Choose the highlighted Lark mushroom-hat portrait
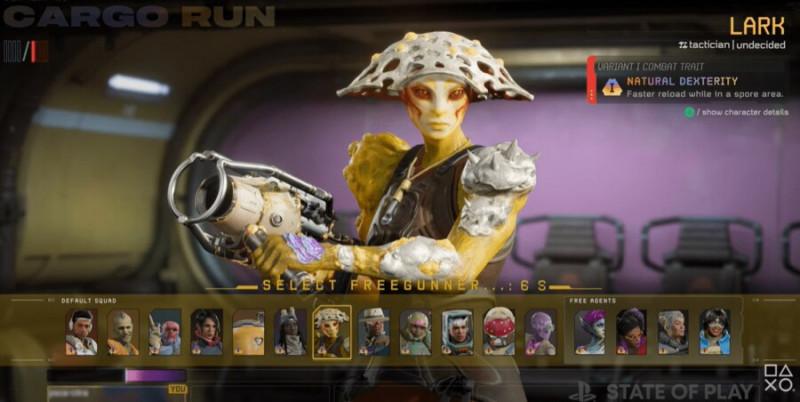 tap(332, 332)
